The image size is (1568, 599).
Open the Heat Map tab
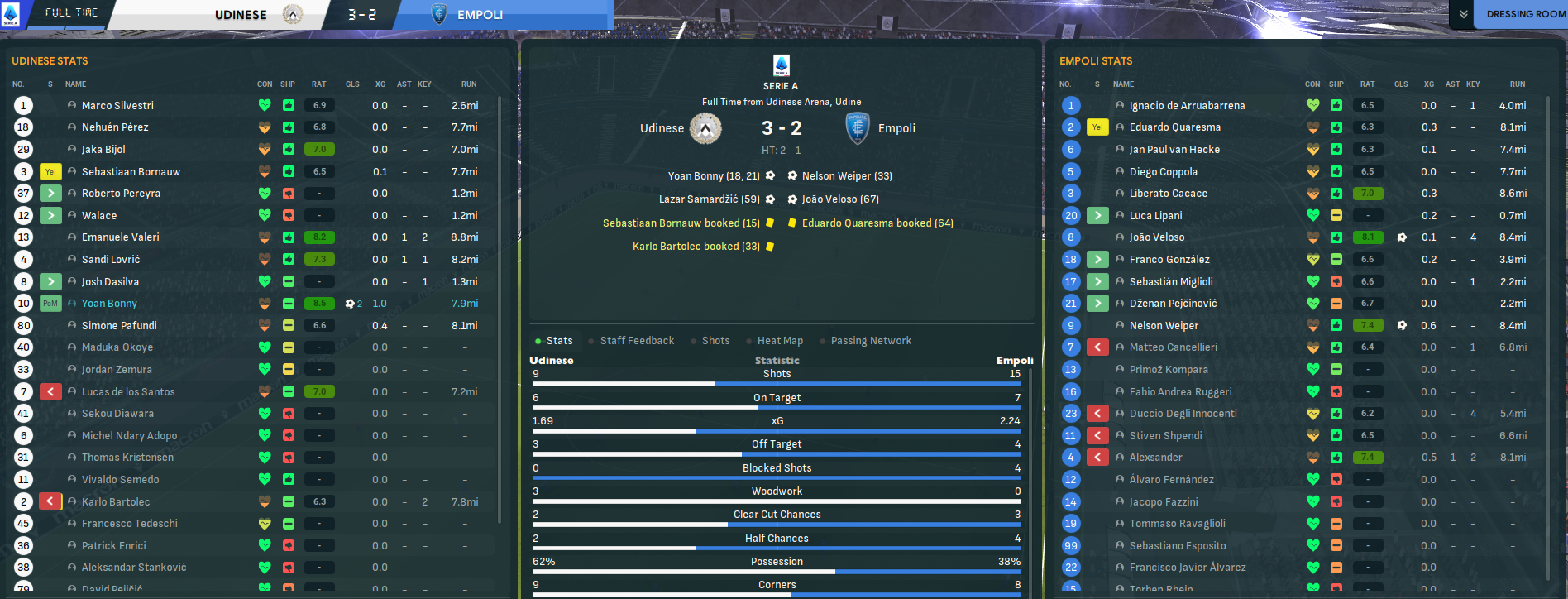click(x=780, y=341)
